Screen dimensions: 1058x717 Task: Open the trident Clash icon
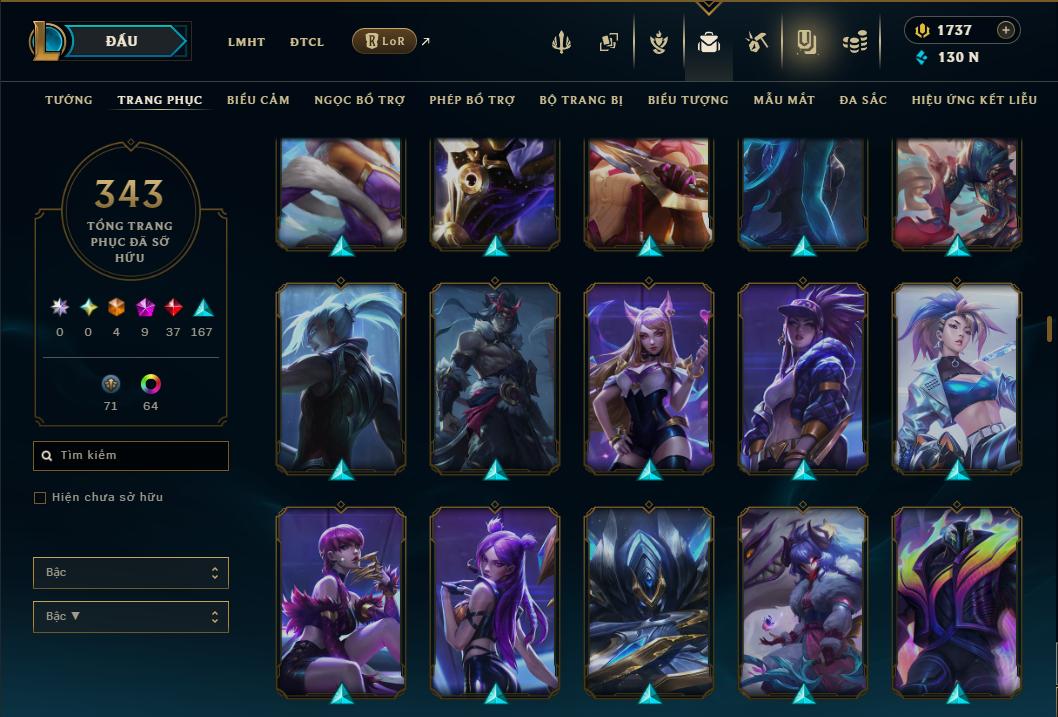click(561, 42)
